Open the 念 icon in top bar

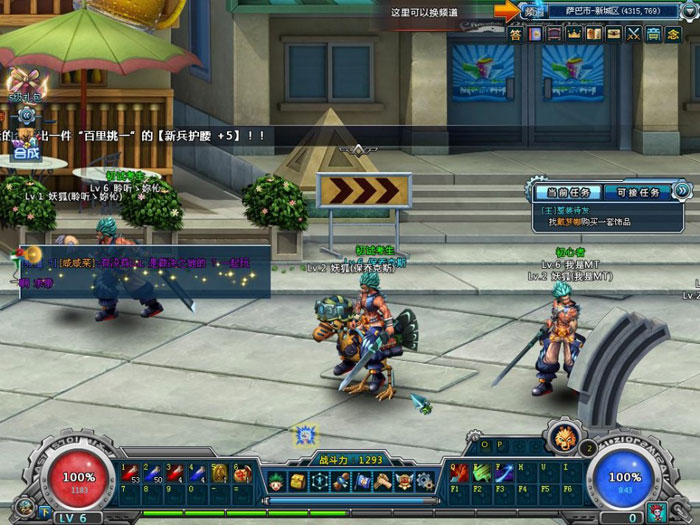click(x=672, y=34)
